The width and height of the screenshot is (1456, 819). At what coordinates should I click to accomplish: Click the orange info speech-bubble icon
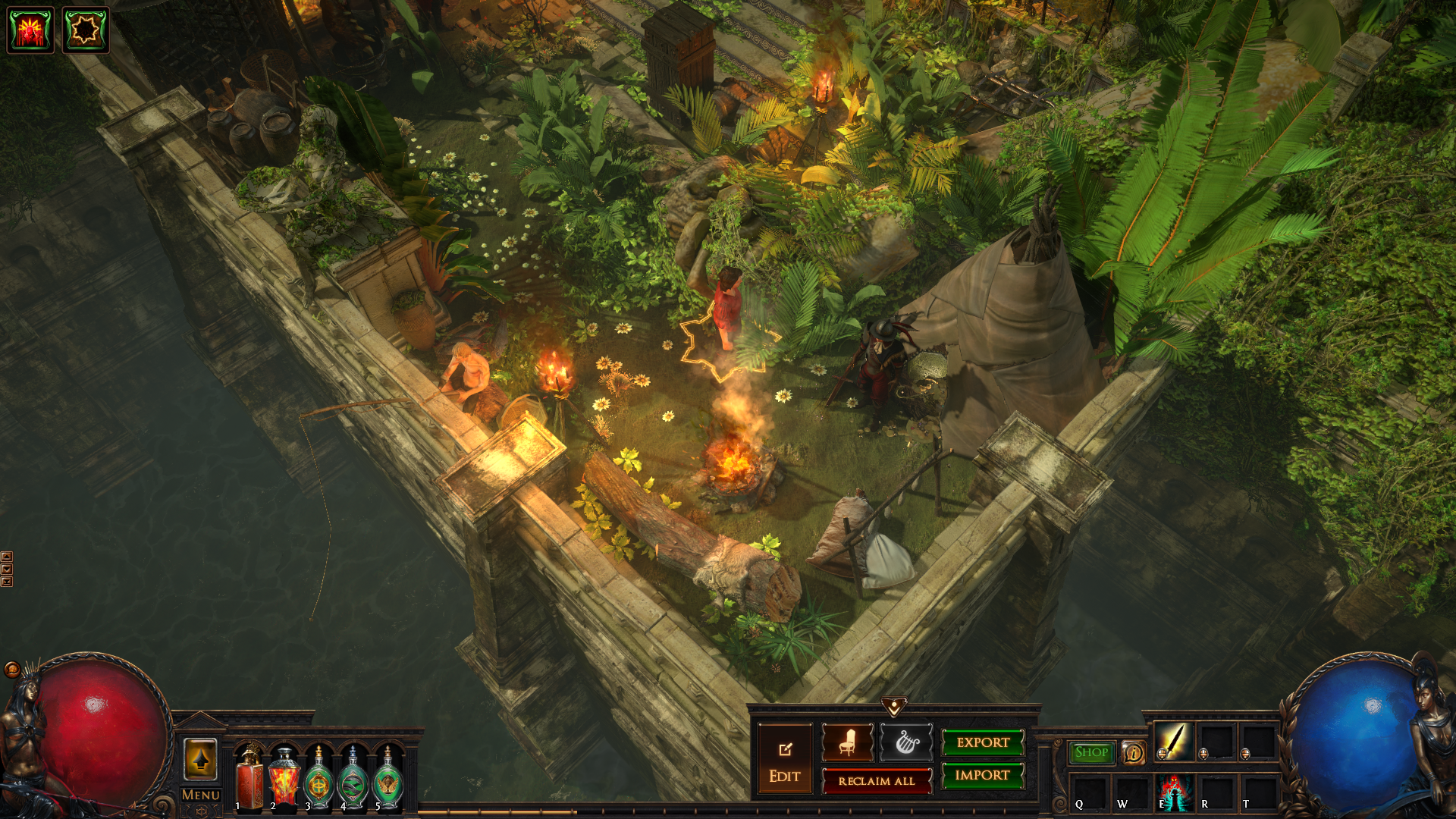[1133, 752]
